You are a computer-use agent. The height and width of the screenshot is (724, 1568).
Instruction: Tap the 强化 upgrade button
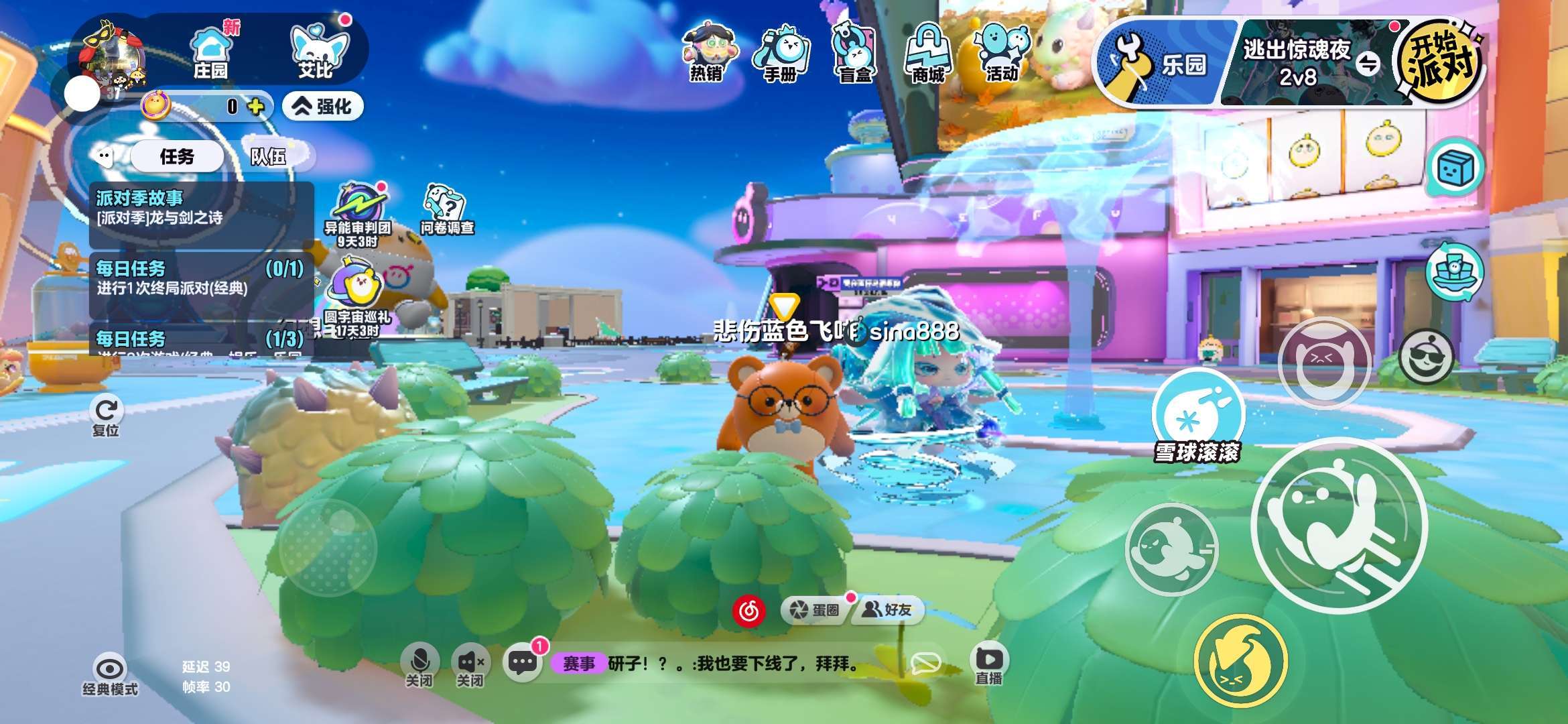[x=323, y=106]
